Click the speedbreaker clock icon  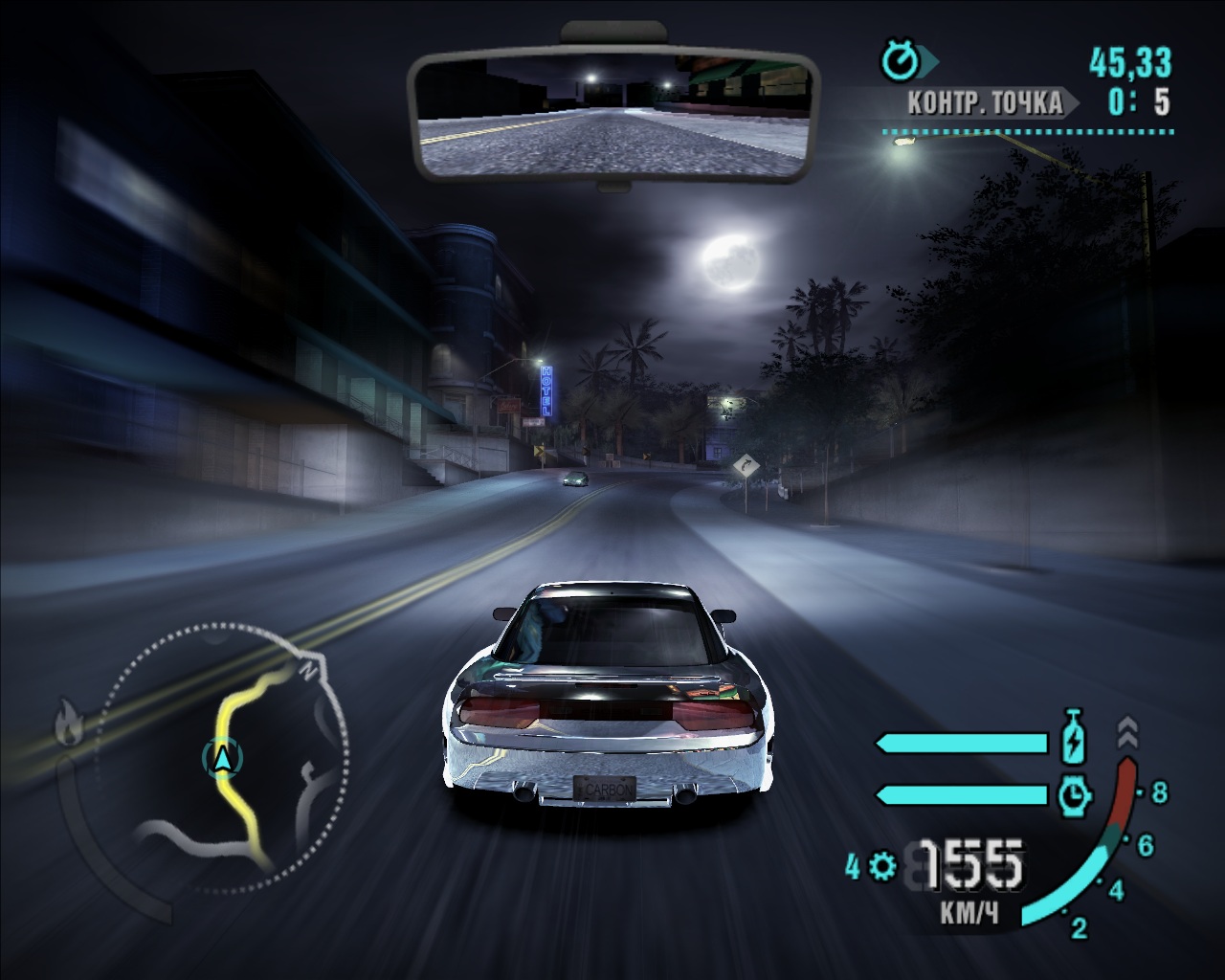click(1076, 793)
